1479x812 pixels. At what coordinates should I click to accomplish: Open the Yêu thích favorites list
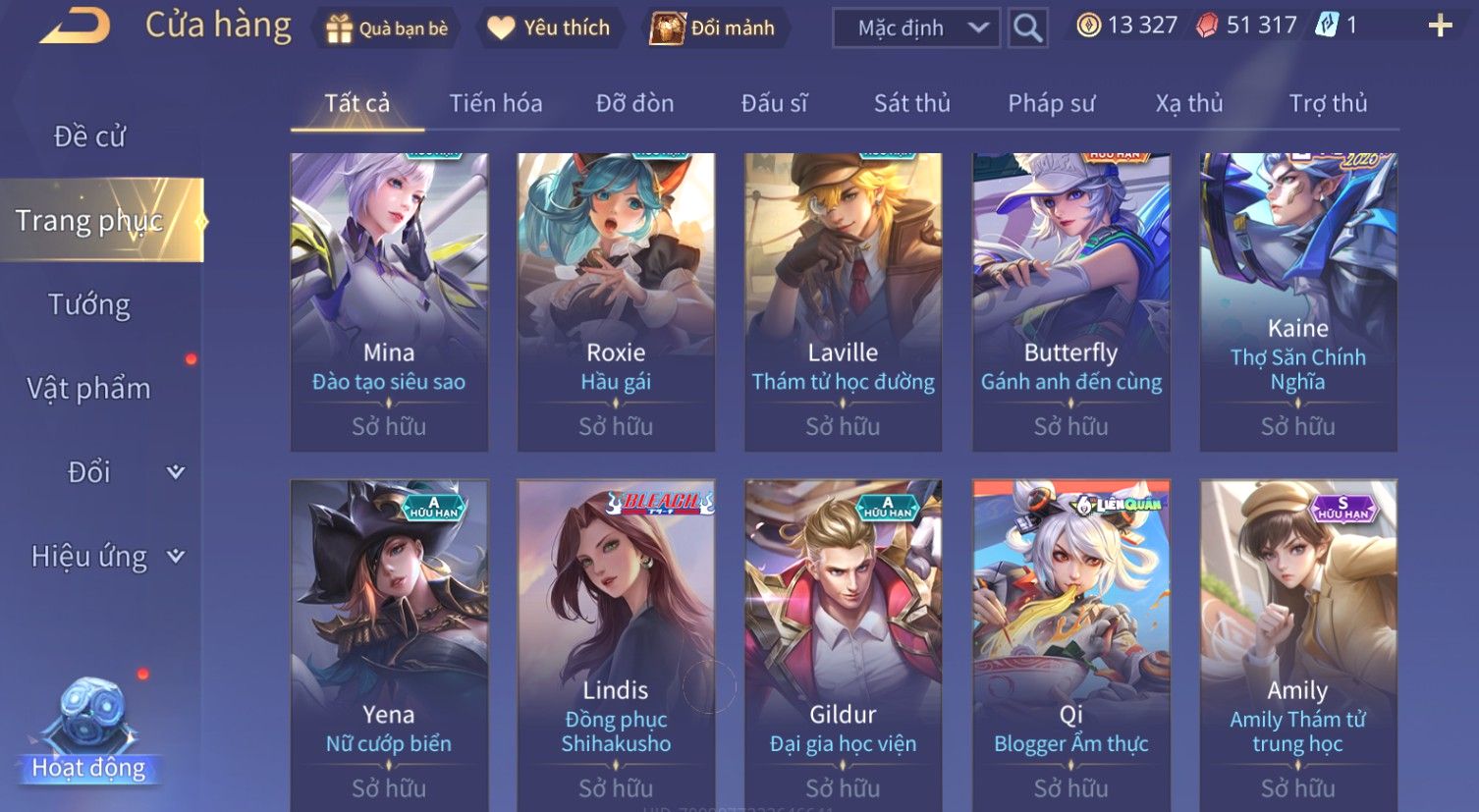click(549, 28)
